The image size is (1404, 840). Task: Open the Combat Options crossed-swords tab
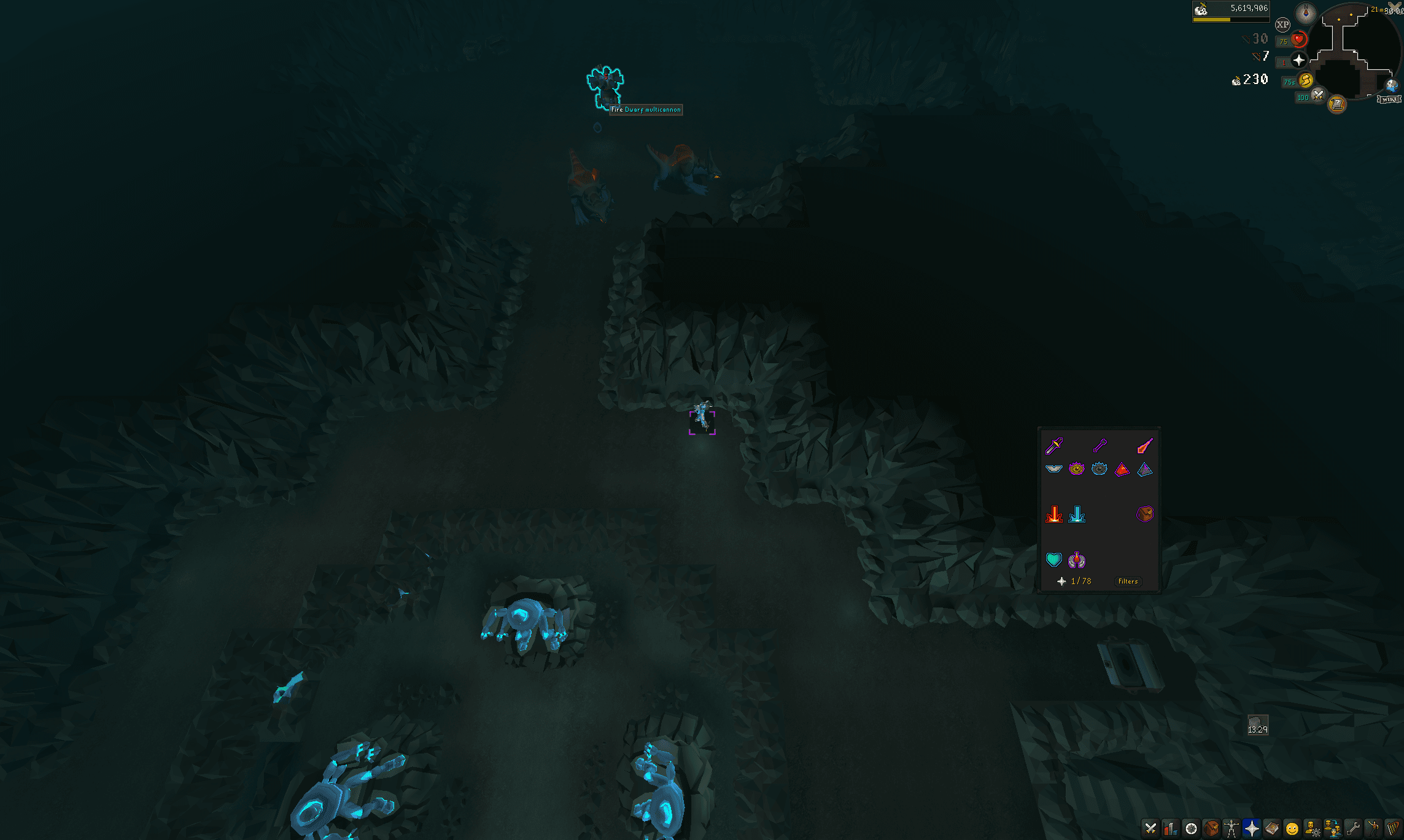click(x=1150, y=829)
